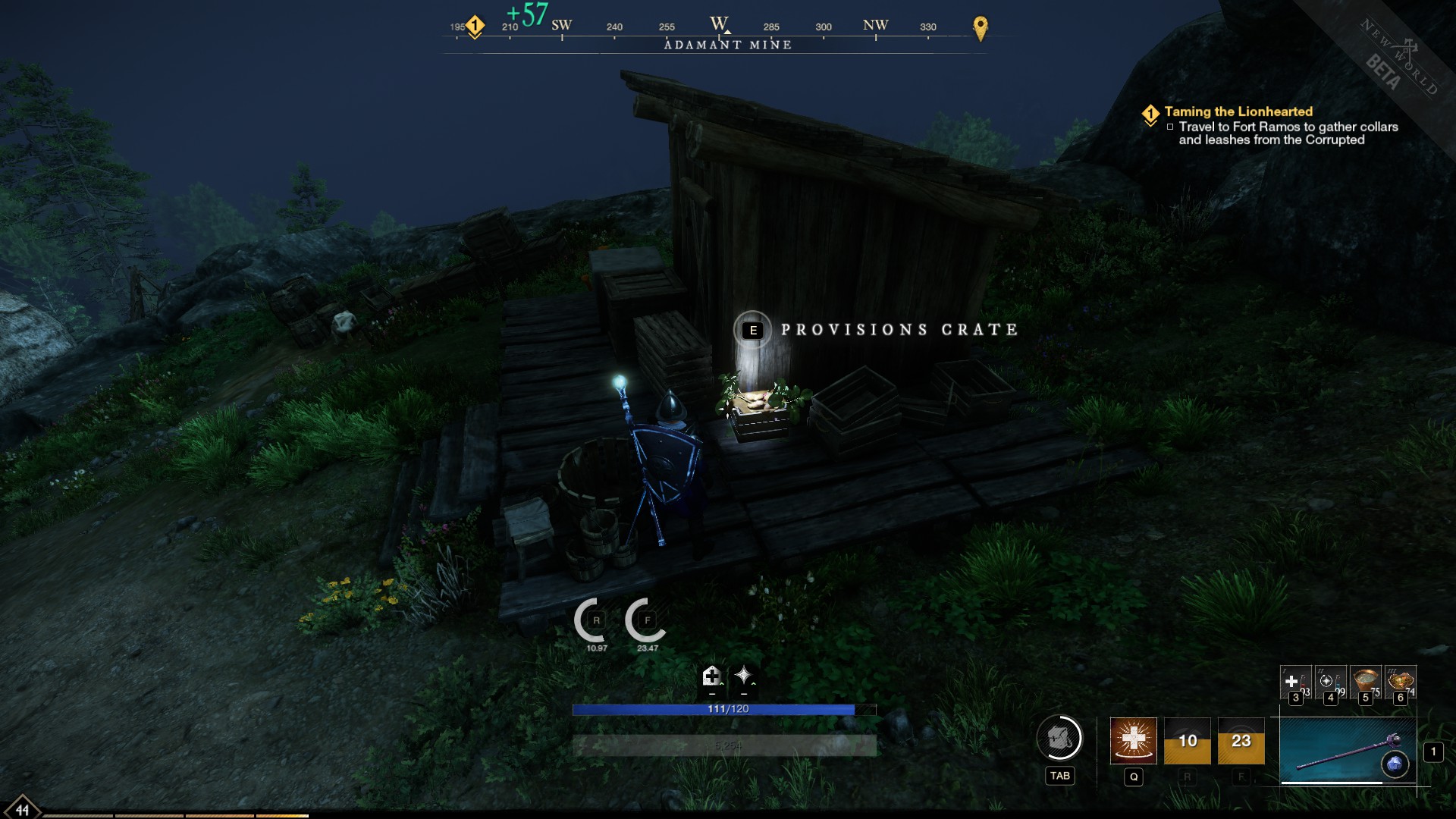Toggle tracking via the yellow quest diamond
Screen dimensions: 1456x819
[x=1150, y=111]
